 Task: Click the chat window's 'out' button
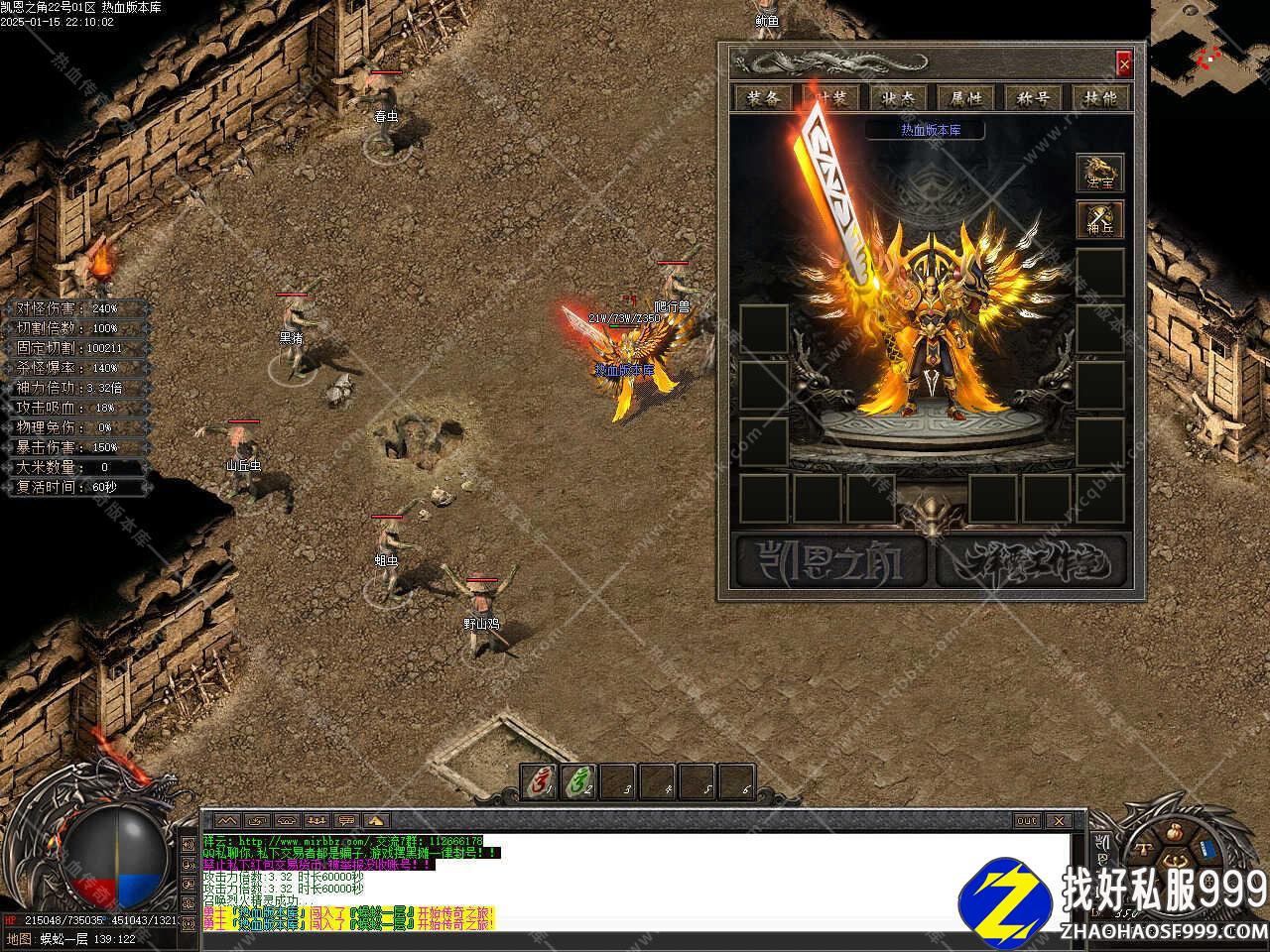1027,821
